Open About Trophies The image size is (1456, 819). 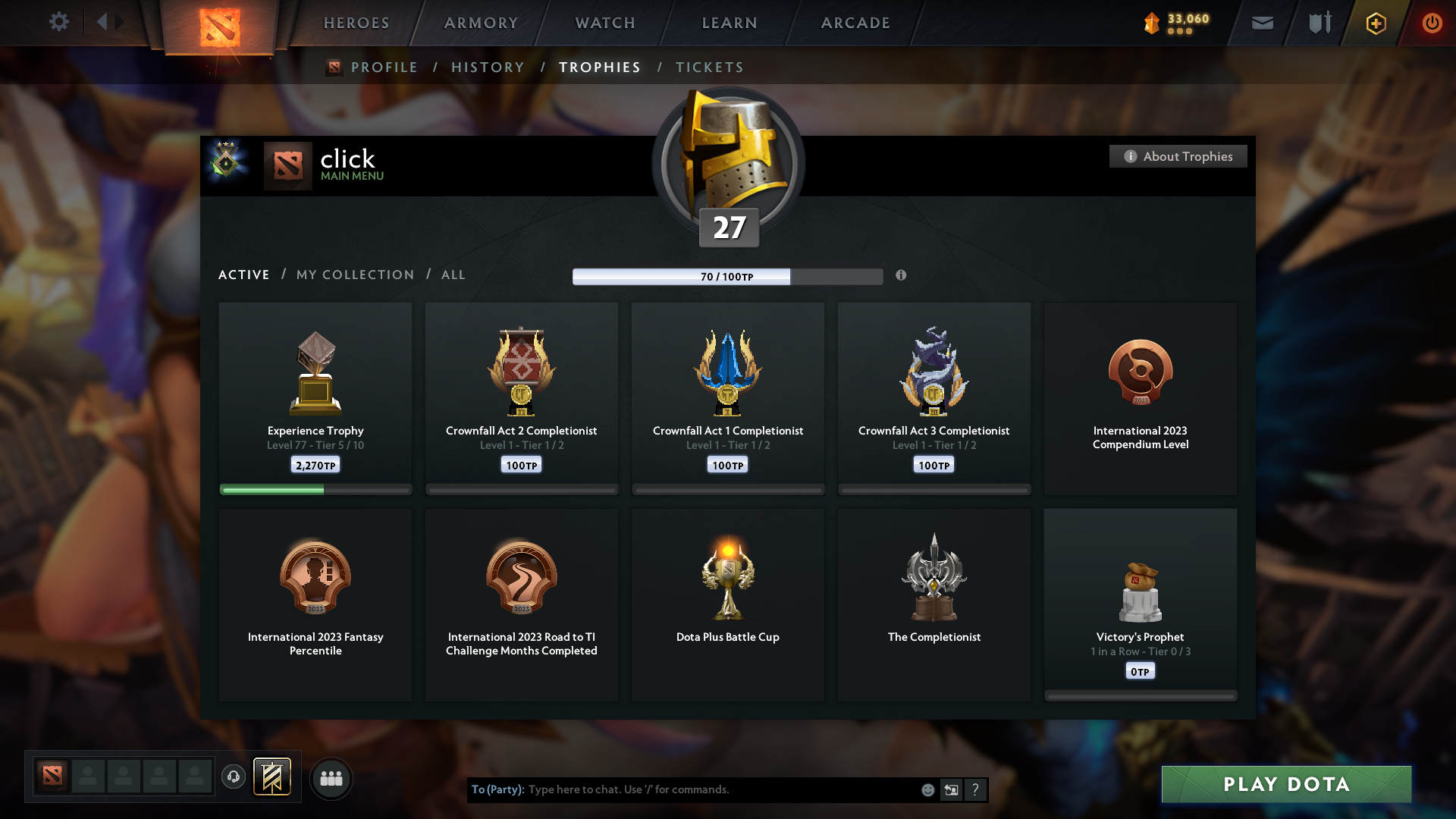pyautogui.click(x=1178, y=156)
